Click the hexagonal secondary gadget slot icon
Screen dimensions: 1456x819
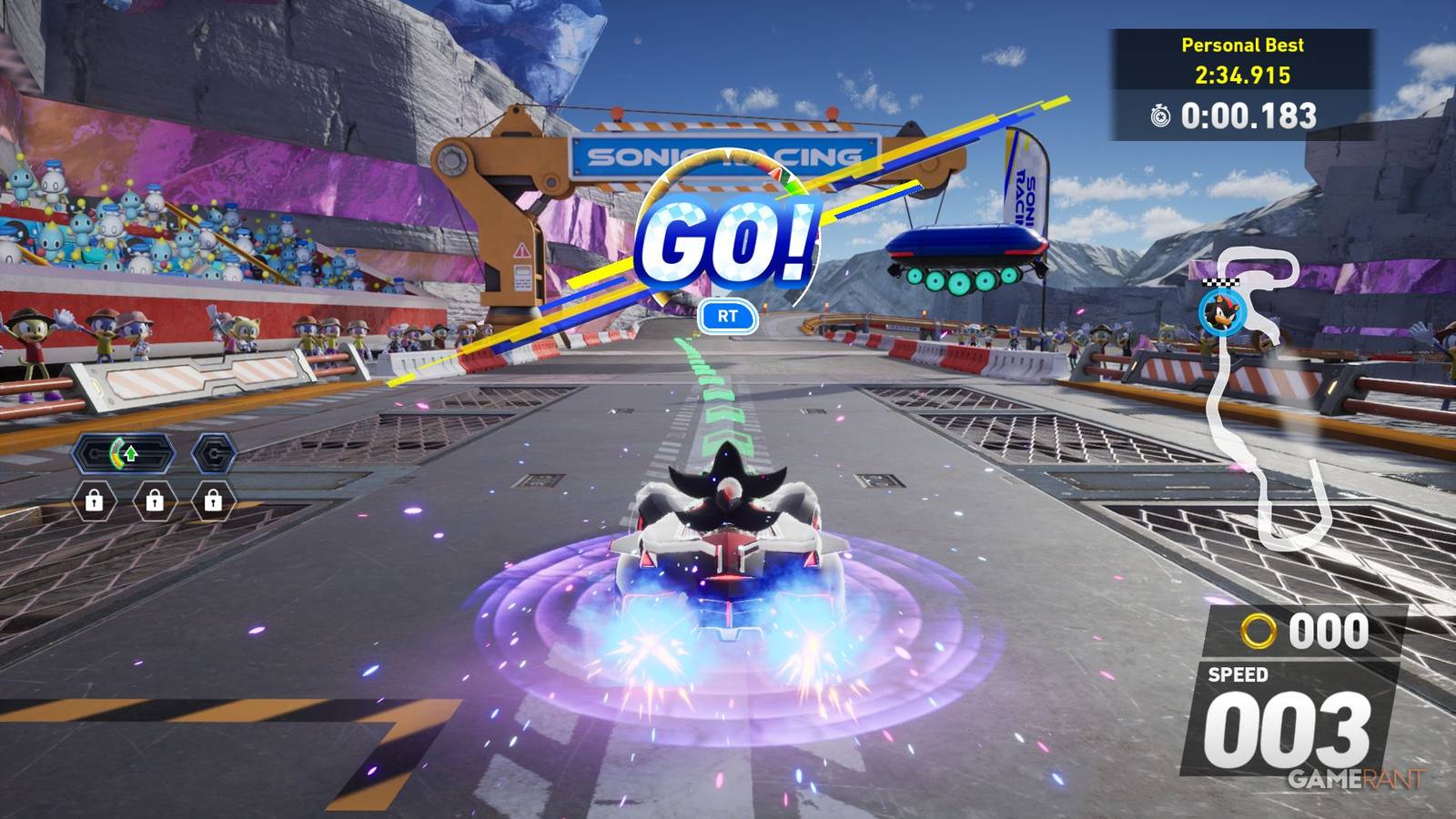click(214, 454)
